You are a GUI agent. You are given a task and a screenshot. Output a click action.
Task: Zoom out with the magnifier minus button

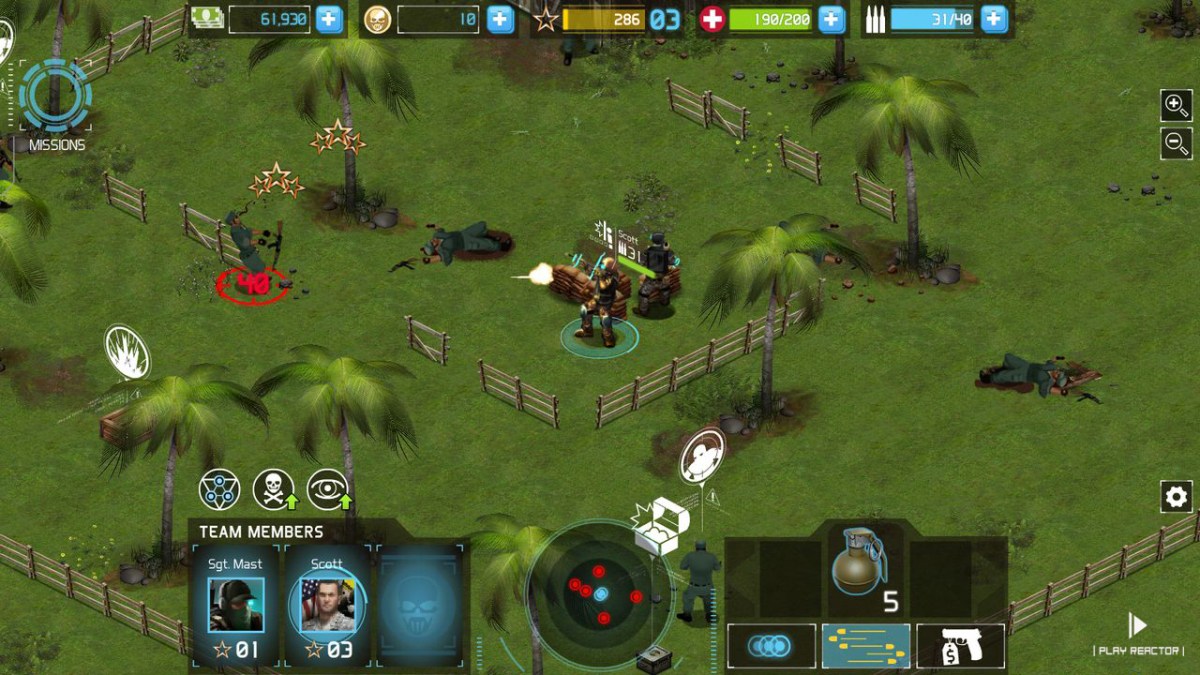click(x=1175, y=143)
